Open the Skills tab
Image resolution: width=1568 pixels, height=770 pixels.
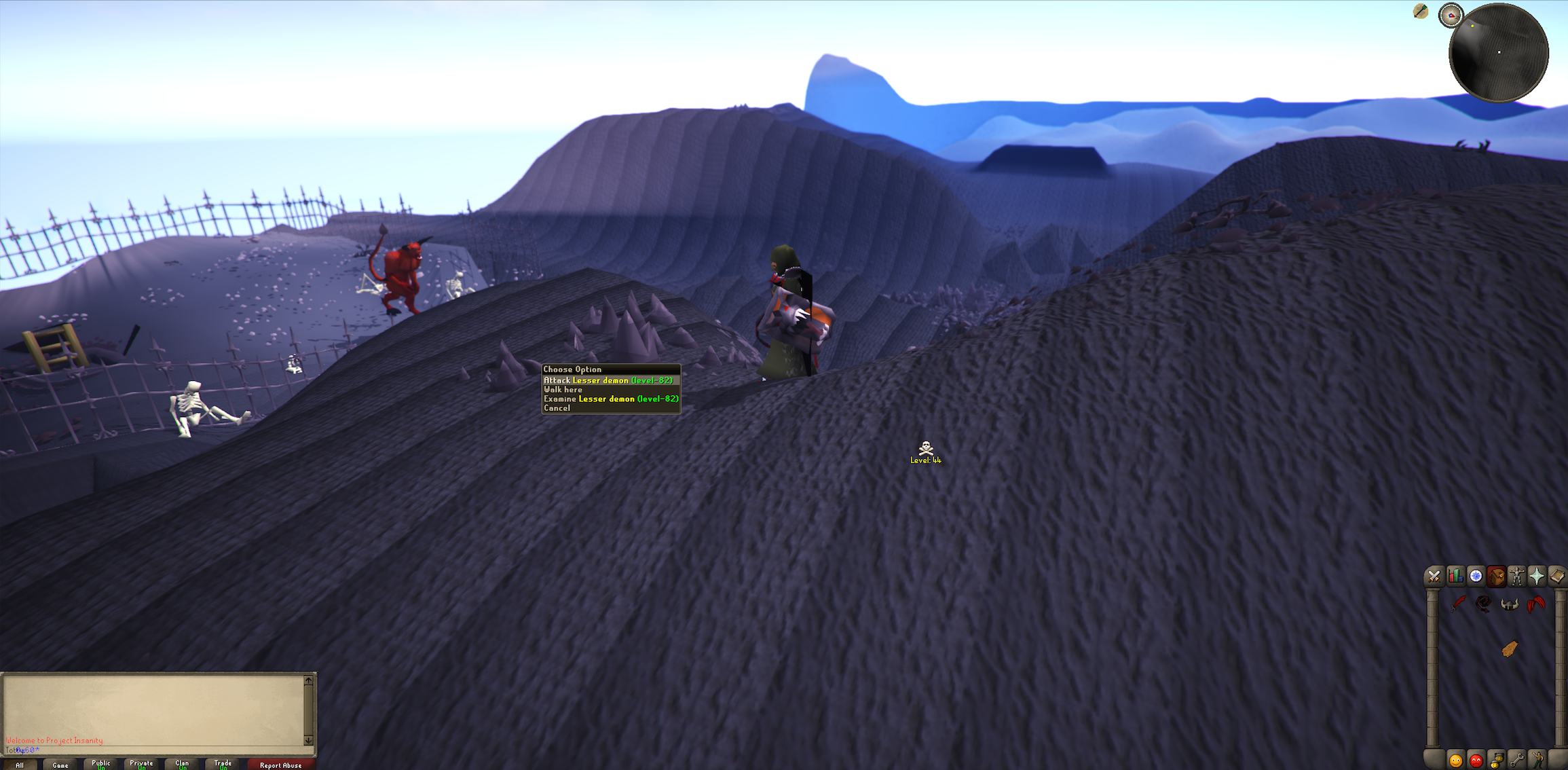click(x=1455, y=576)
